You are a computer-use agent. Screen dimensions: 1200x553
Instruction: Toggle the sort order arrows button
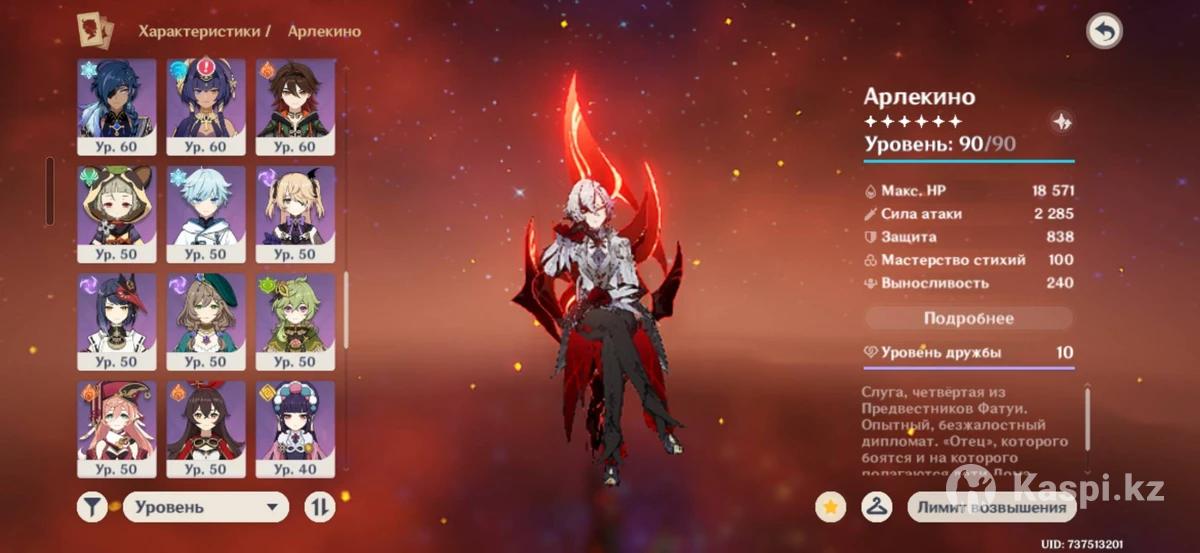tap(319, 507)
